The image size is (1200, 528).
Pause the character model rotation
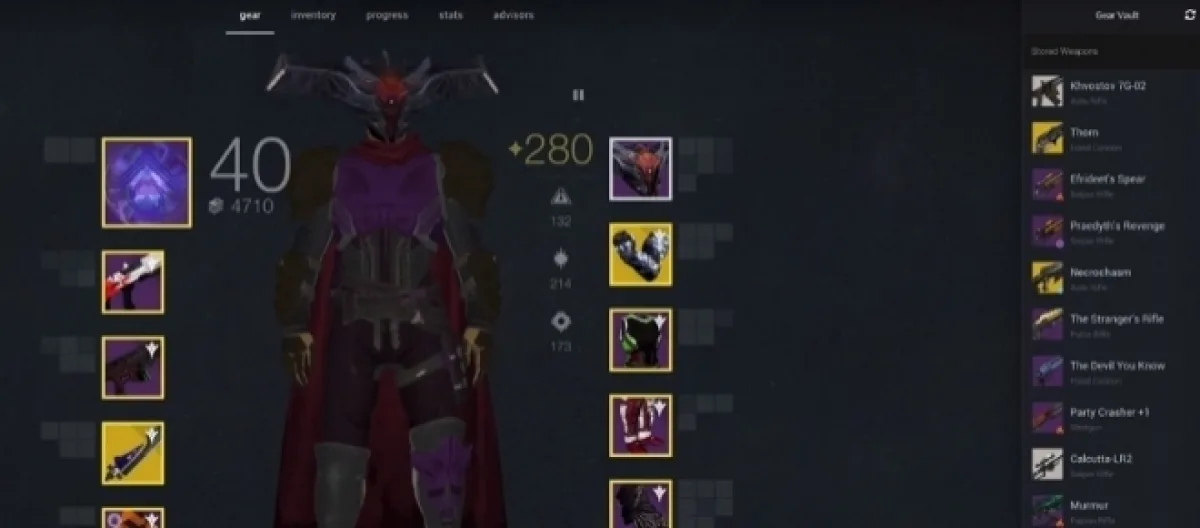[x=578, y=95]
